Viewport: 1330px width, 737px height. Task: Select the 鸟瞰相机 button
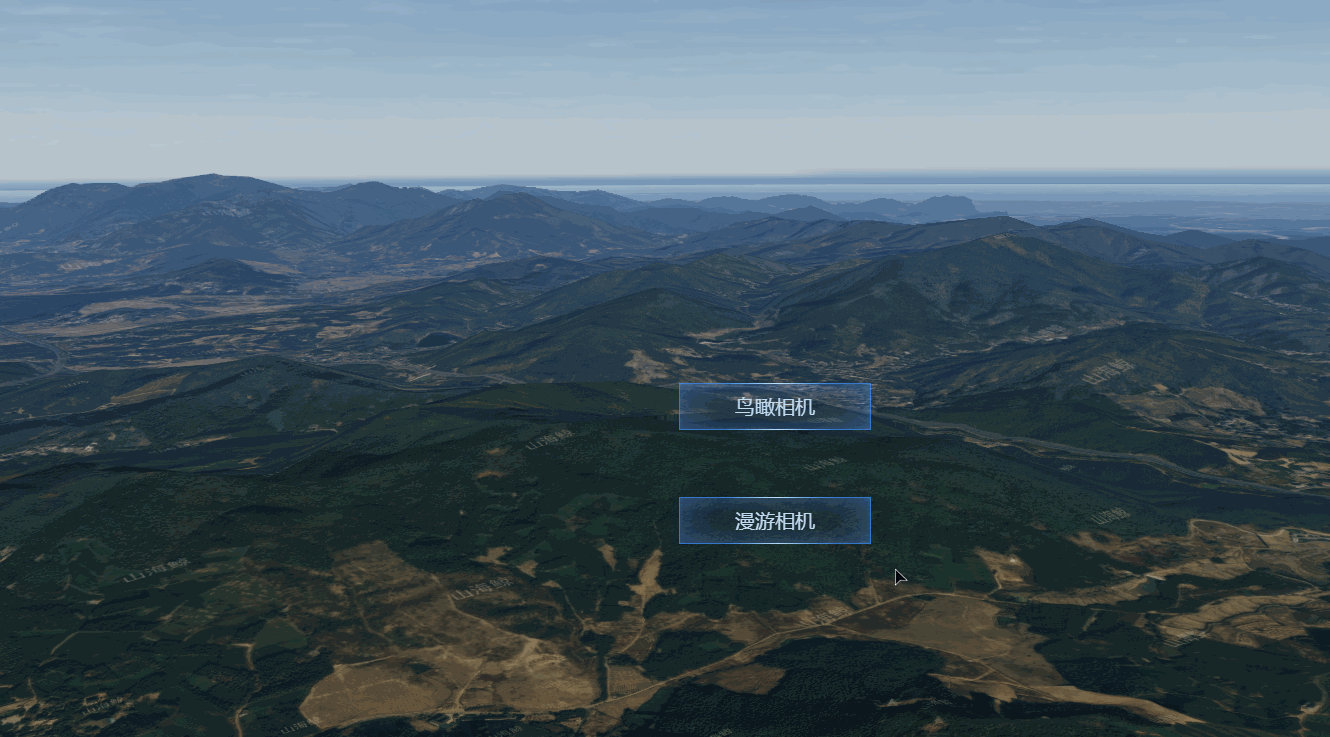(x=774, y=407)
